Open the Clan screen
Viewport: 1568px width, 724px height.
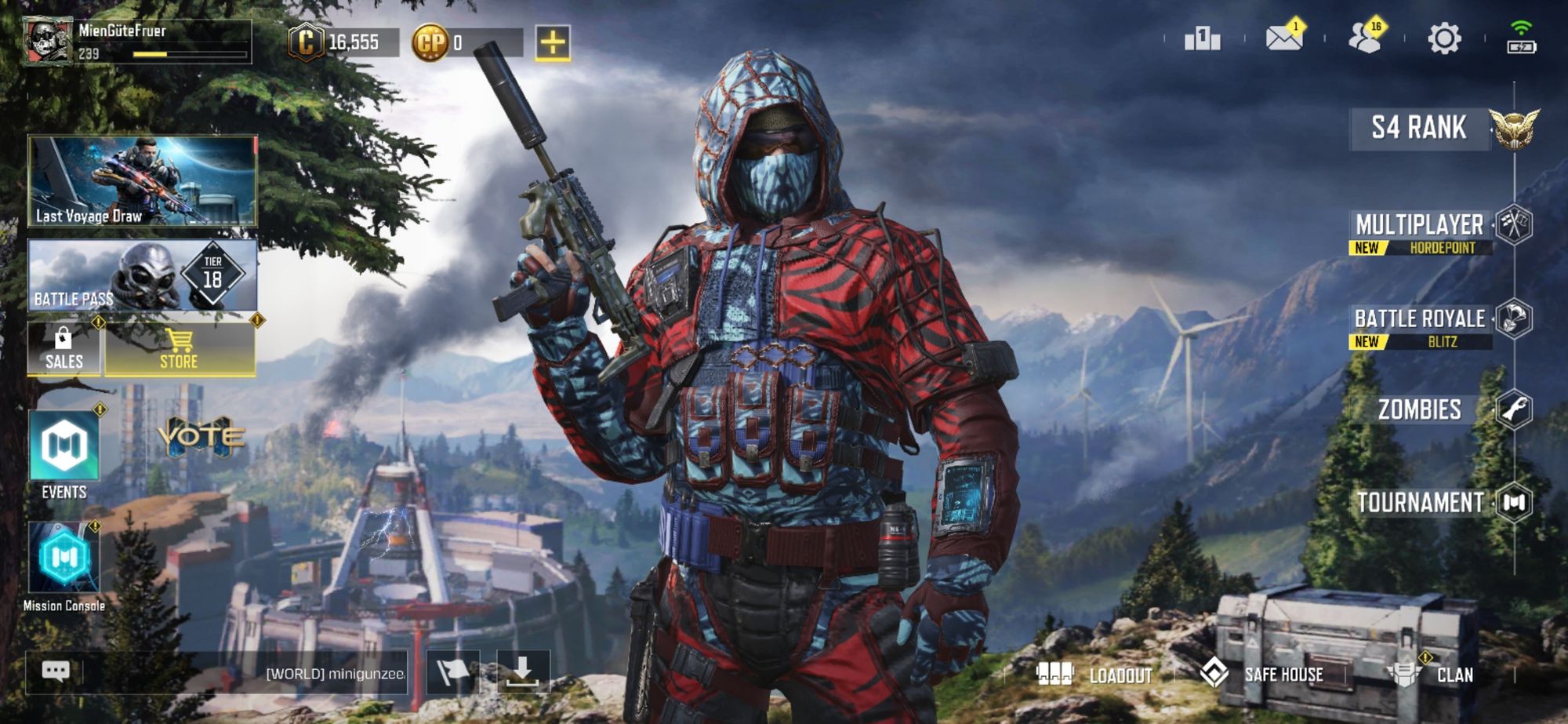coord(1445,673)
